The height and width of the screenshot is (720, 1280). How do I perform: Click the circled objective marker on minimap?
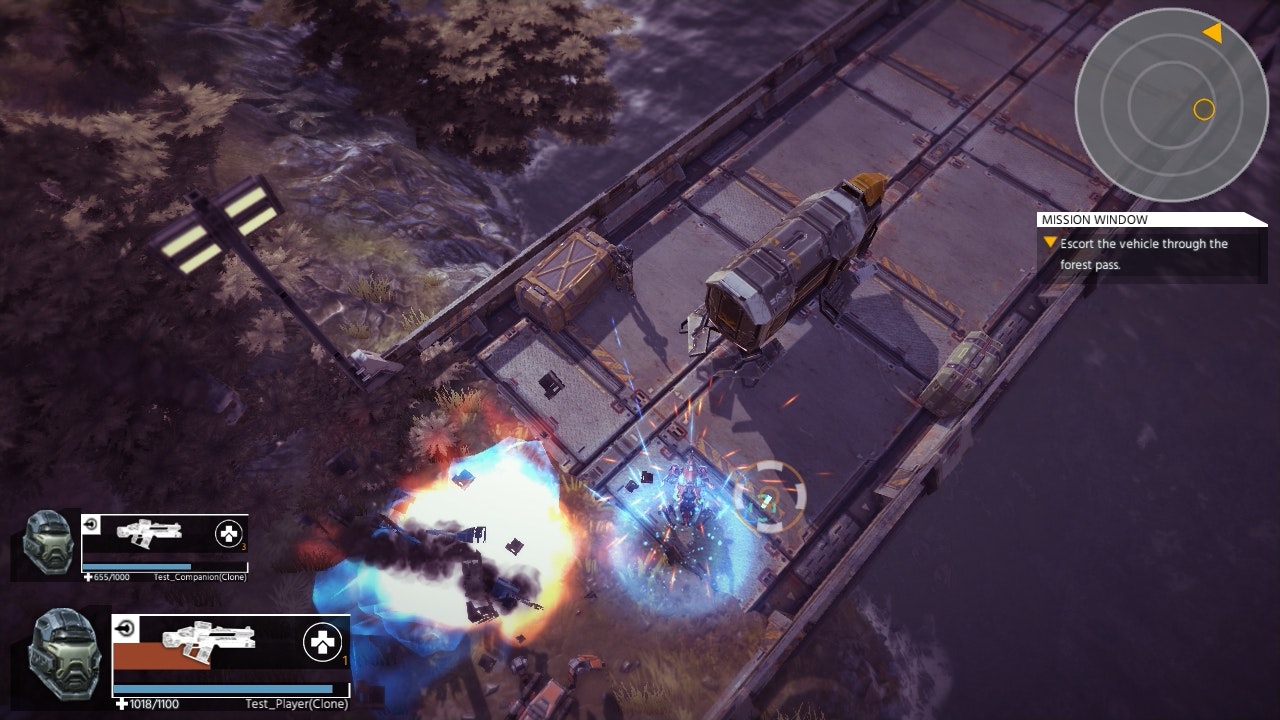tap(1203, 108)
